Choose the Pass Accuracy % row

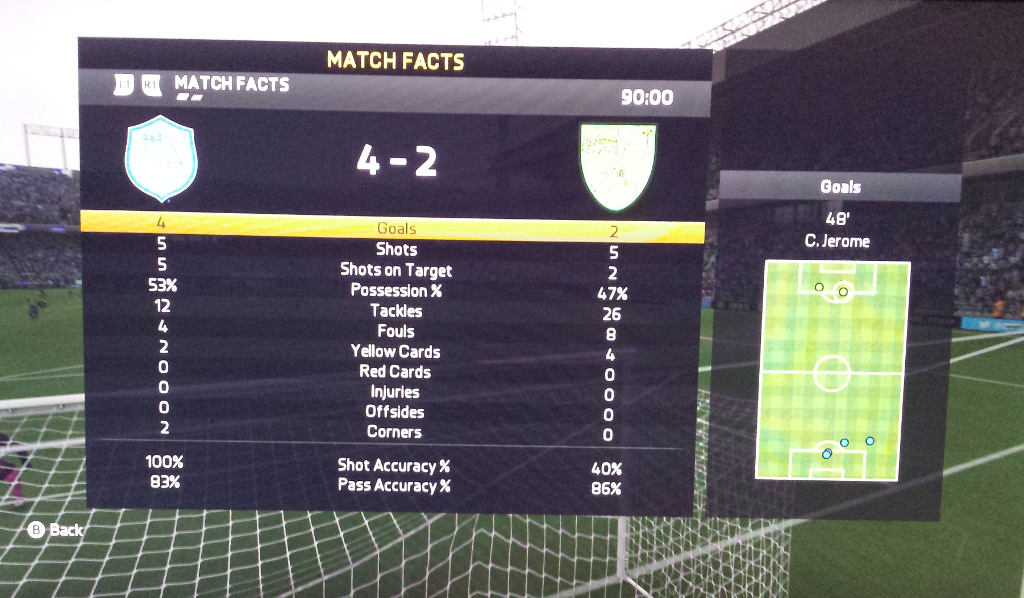pos(394,486)
